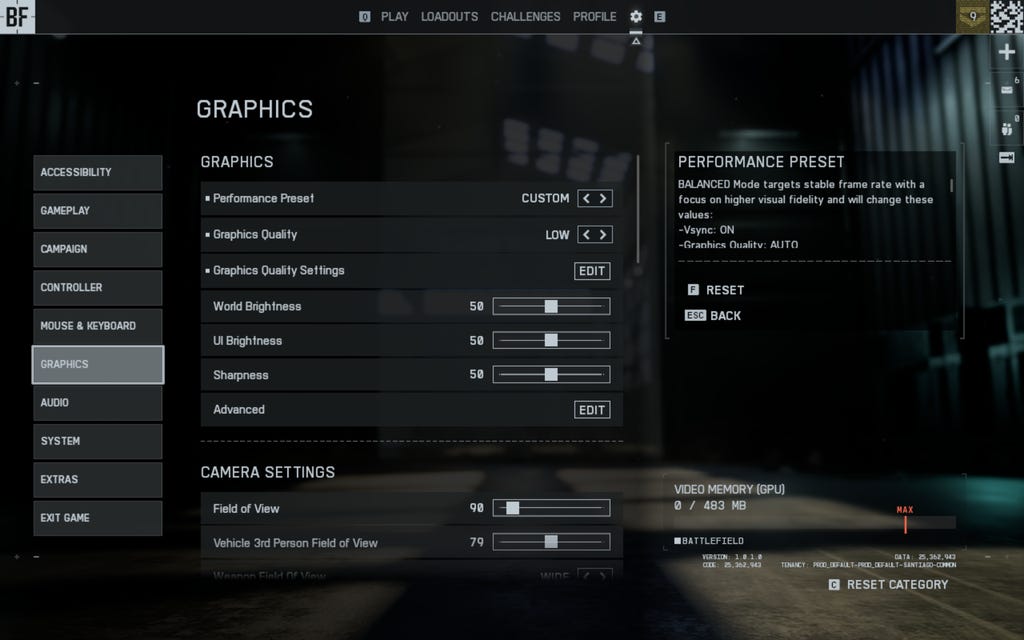Adjust the World Brightness slider
This screenshot has height=640, width=1024.
tap(551, 307)
